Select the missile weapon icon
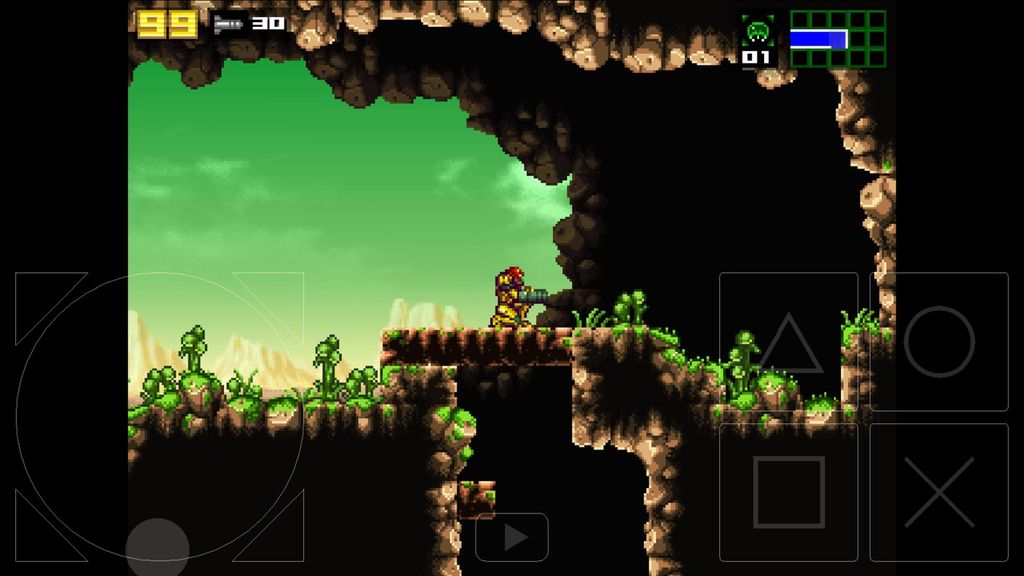This screenshot has height=576, width=1024. 229,24
